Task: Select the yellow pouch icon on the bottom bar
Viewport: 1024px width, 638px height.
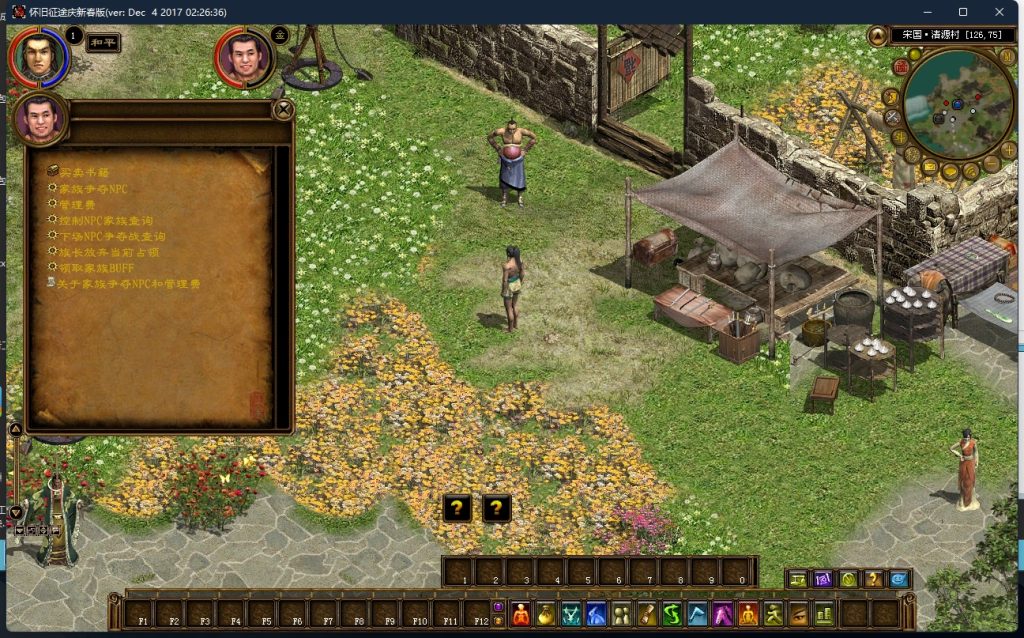Action: coord(545,613)
